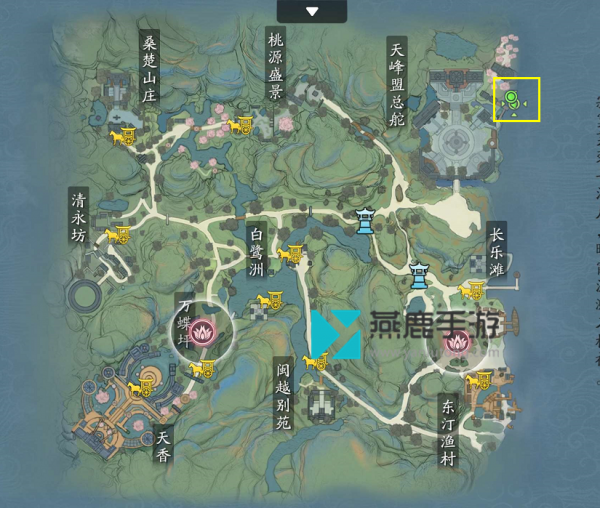Select the carriage icon above 东汀渔村

point(482,381)
